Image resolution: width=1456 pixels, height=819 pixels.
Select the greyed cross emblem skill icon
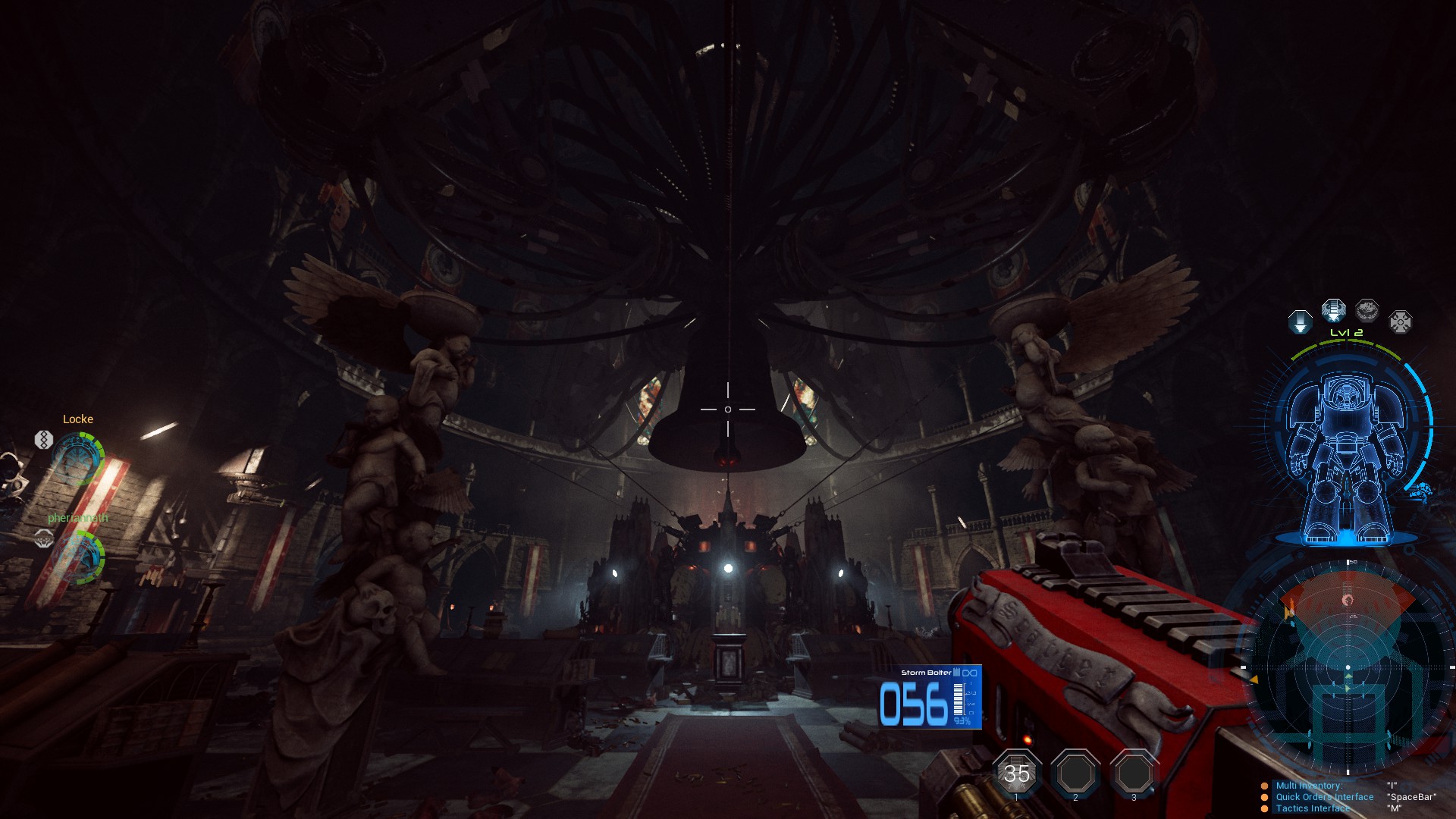tap(1400, 322)
